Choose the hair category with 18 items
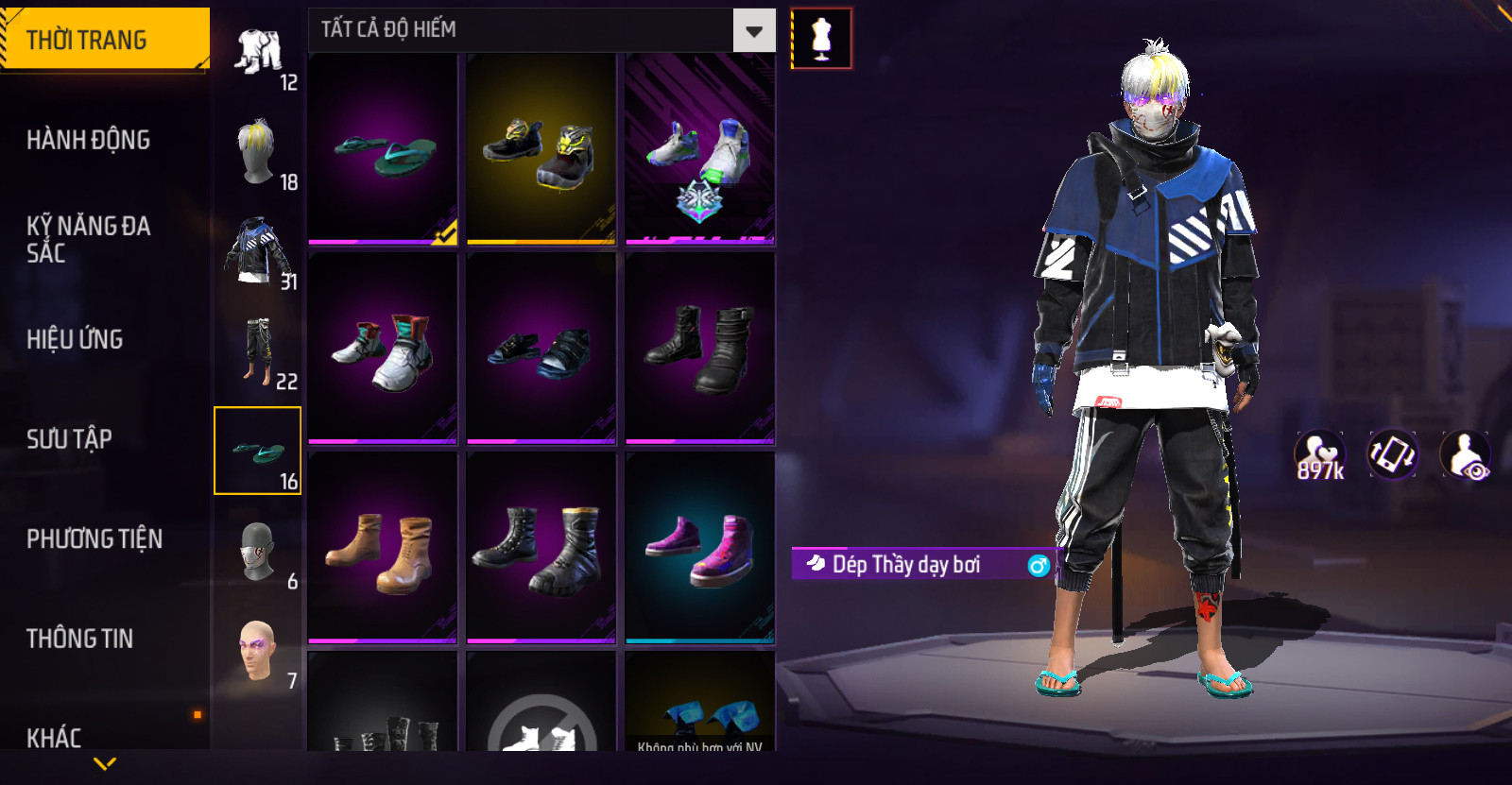Image resolution: width=1512 pixels, height=785 pixels. click(258, 154)
